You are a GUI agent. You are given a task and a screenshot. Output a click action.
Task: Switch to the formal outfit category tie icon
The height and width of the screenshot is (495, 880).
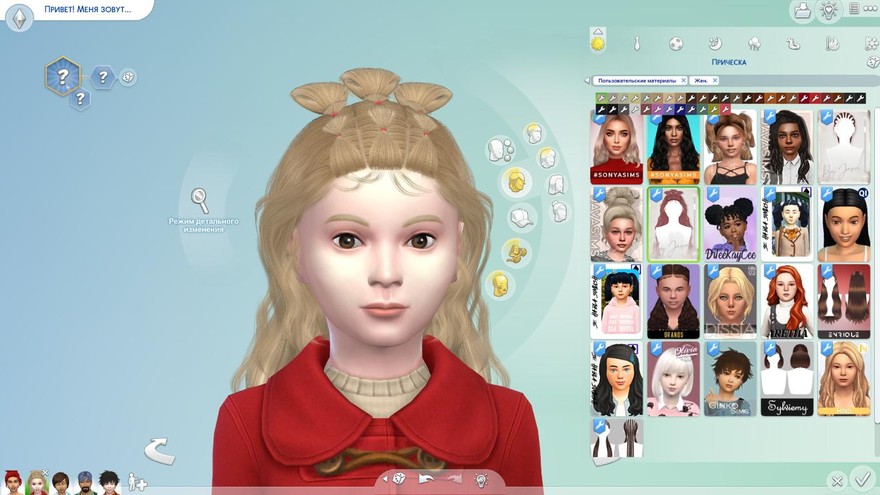(x=636, y=44)
